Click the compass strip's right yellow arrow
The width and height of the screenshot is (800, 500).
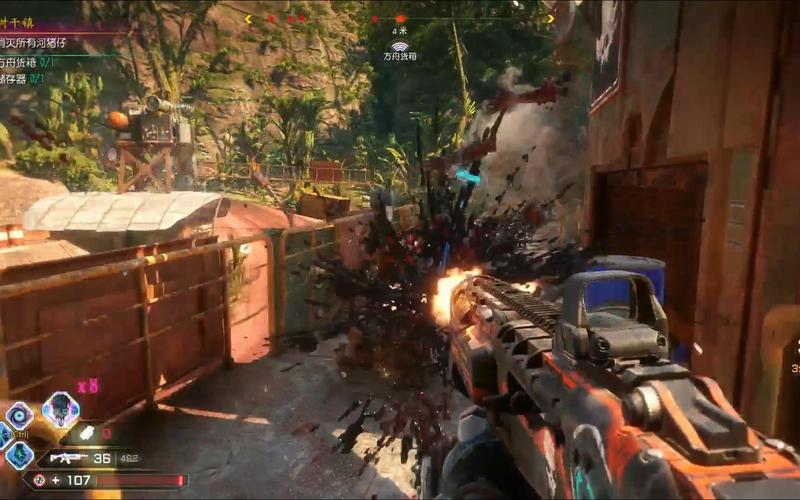550,18
